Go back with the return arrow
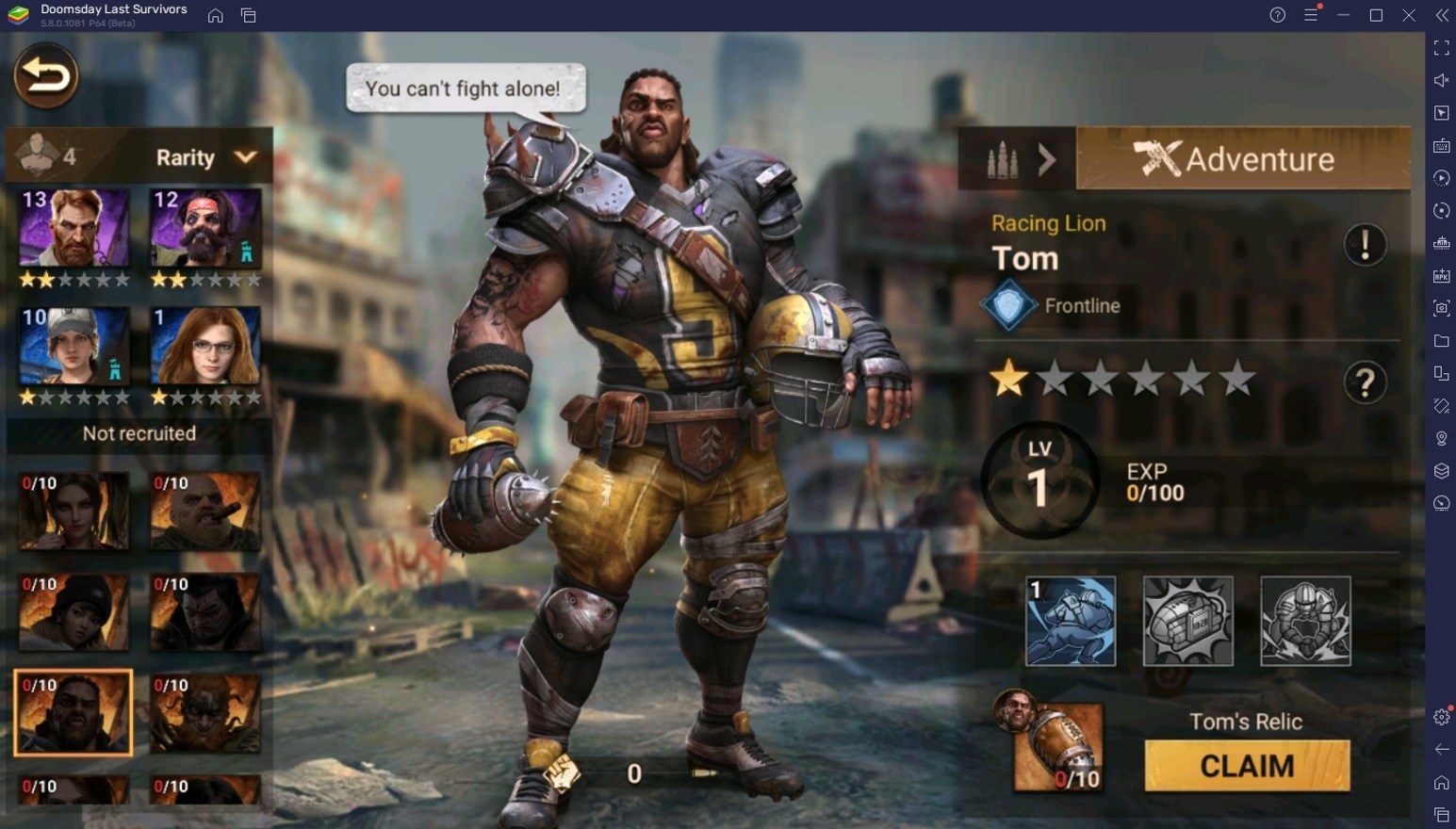The height and width of the screenshot is (829, 1456). click(45, 75)
